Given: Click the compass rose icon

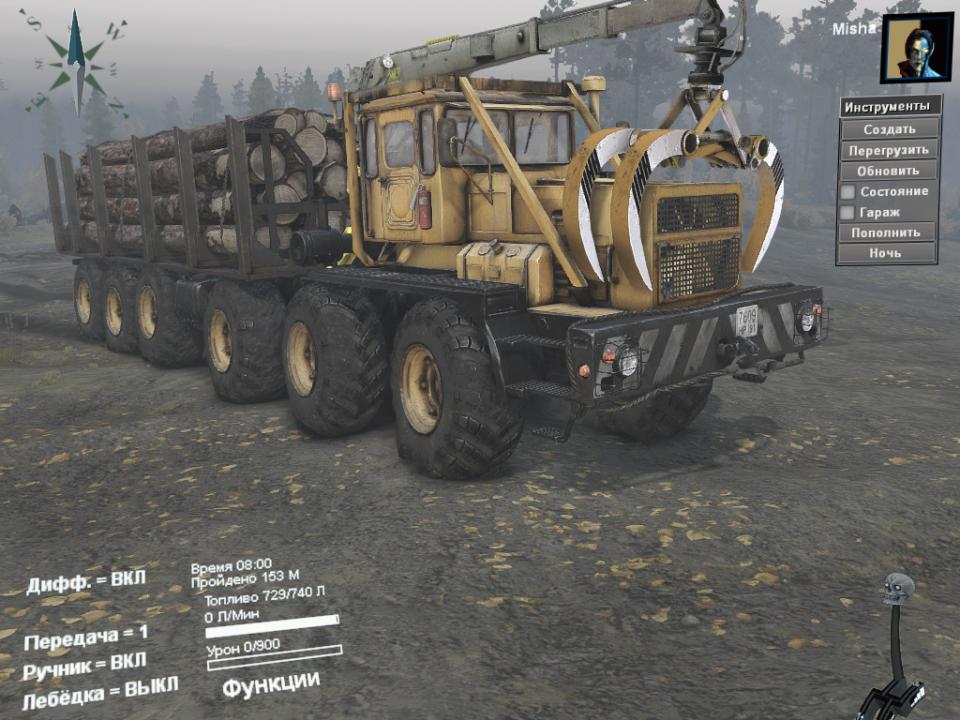Looking at the screenshot, I should coord(75,60).
